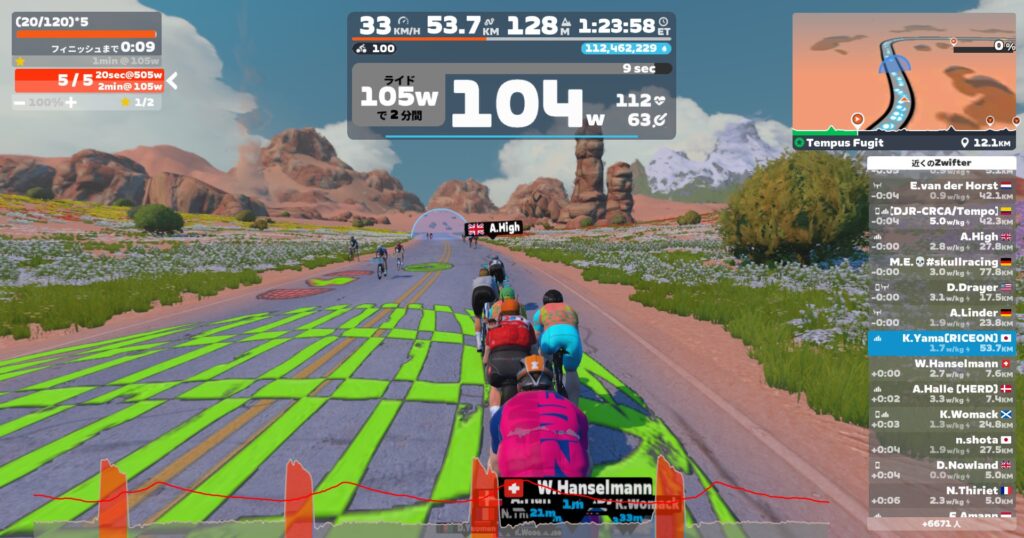Click the current 5/5 interval block

[x=88, y=80]
